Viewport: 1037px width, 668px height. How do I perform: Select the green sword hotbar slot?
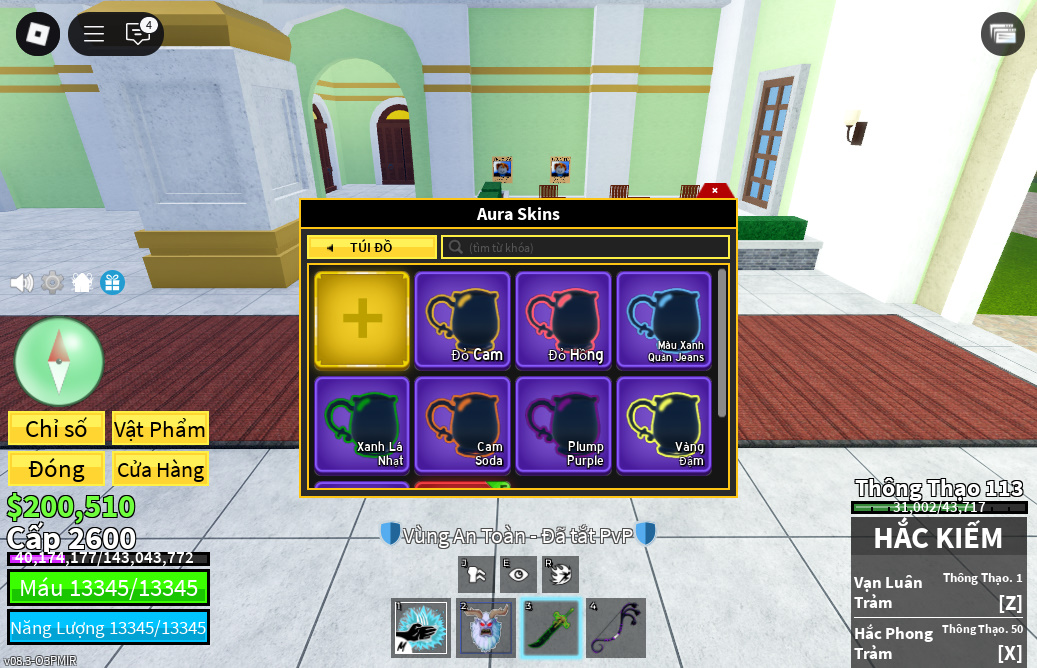551,628
